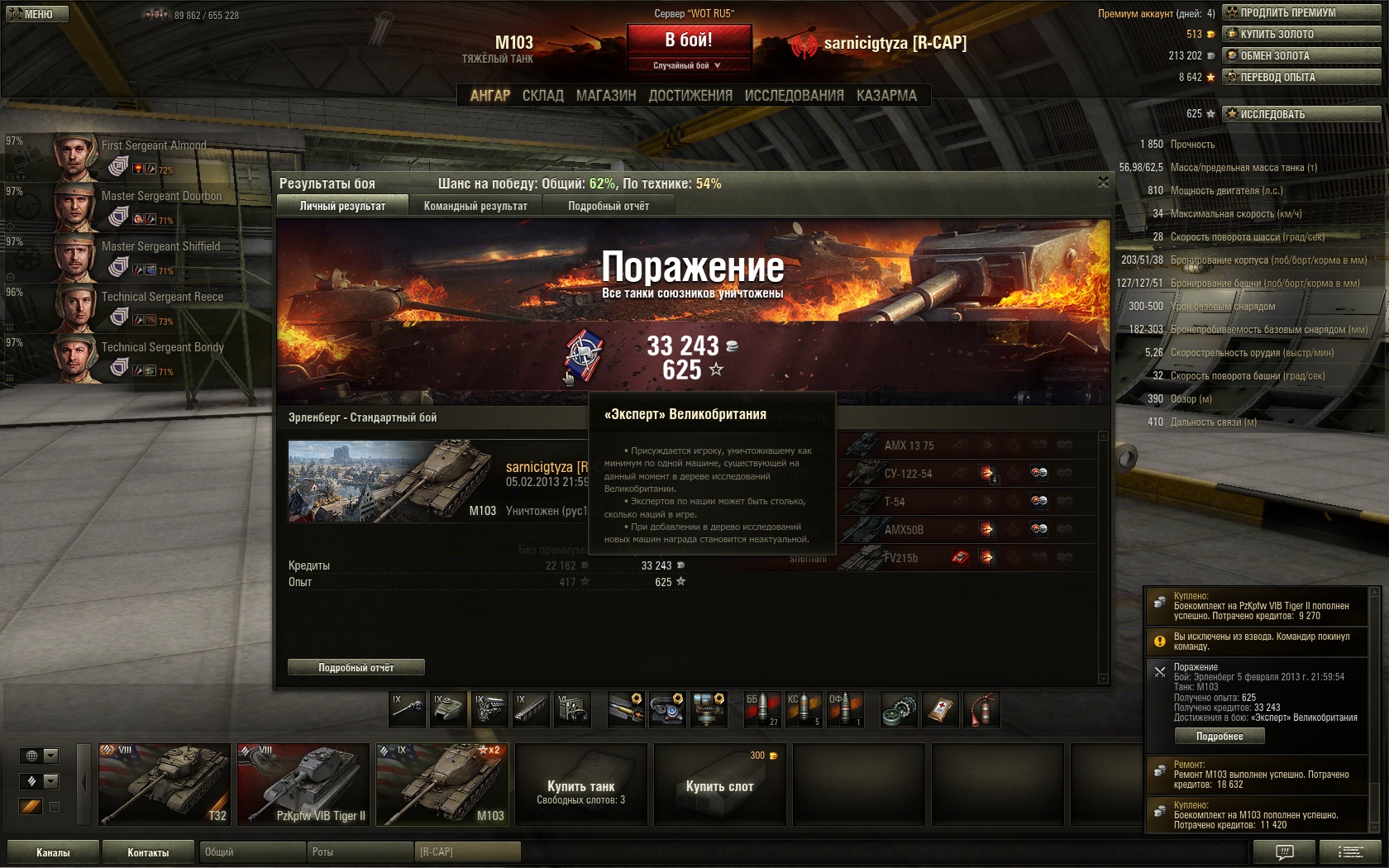Open the МАГАЗИН section
This screenshot has height=868, width=1389.
[606, 96]
